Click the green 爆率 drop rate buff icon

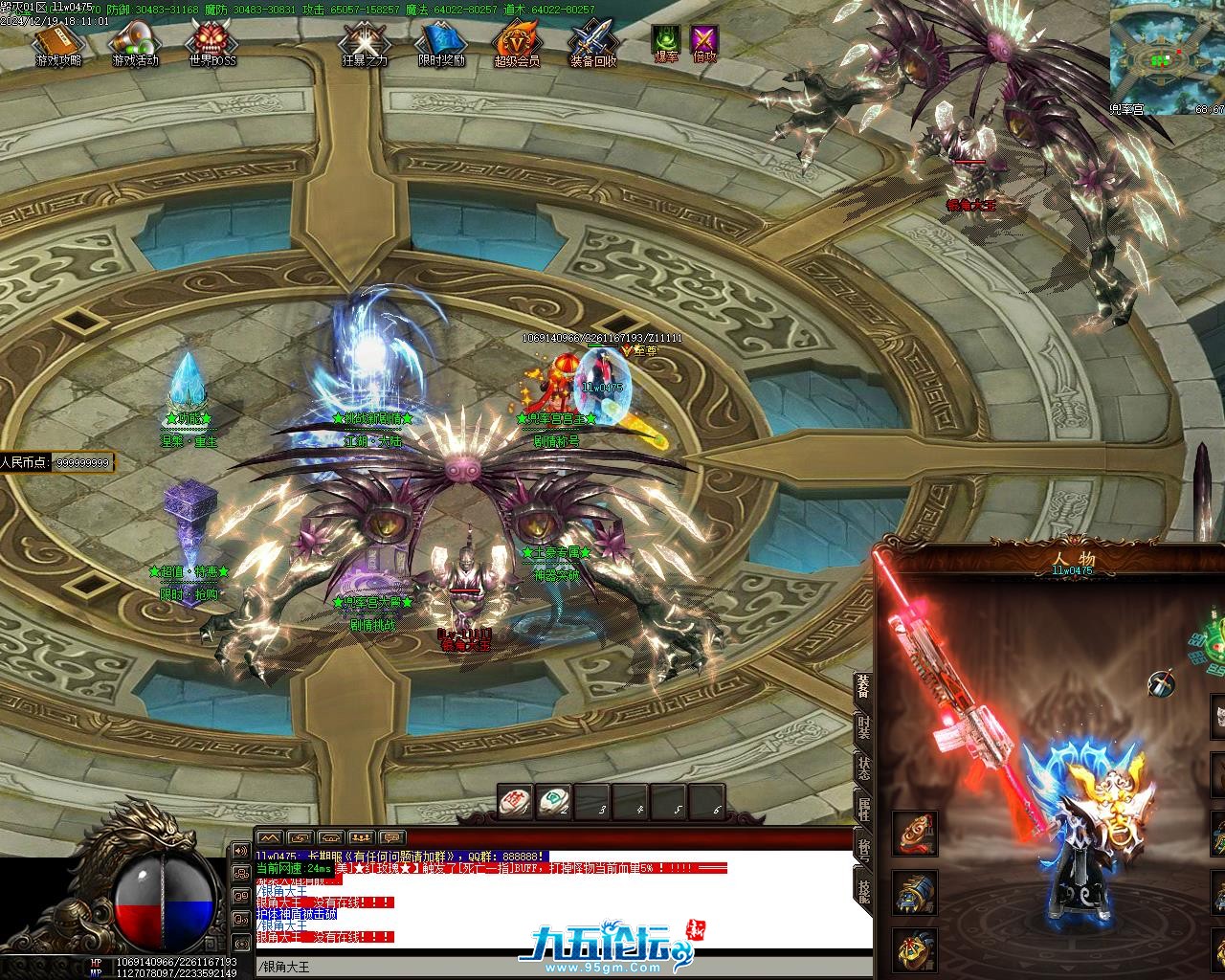(666, 40)
